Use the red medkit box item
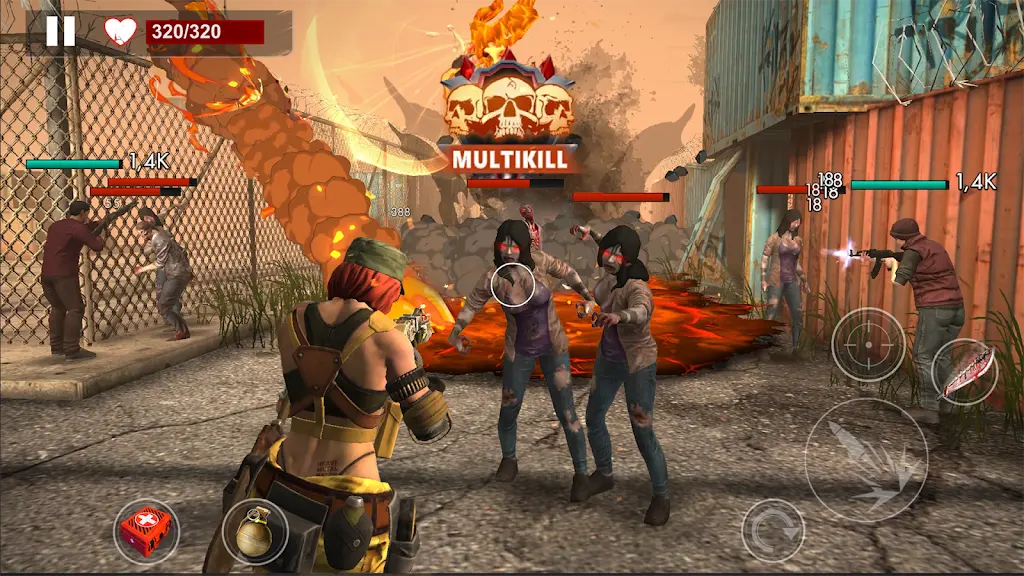Viewport: 1024px width, 576px height. [146, 531]
